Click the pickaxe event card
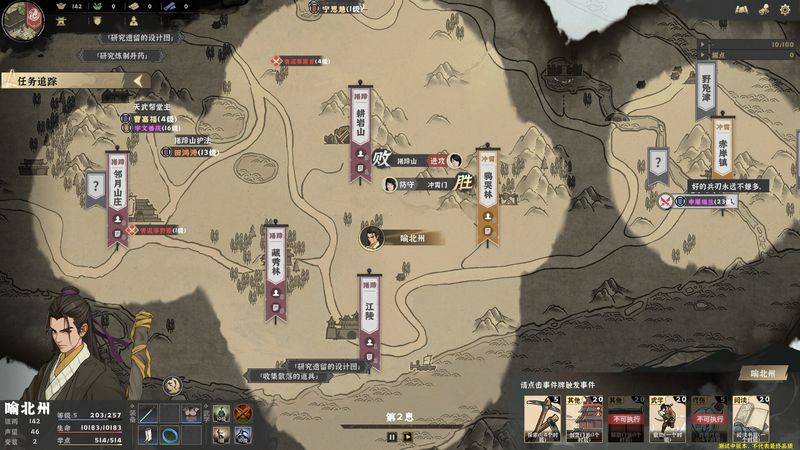This screenshot has width=800, height=450. 544,418
